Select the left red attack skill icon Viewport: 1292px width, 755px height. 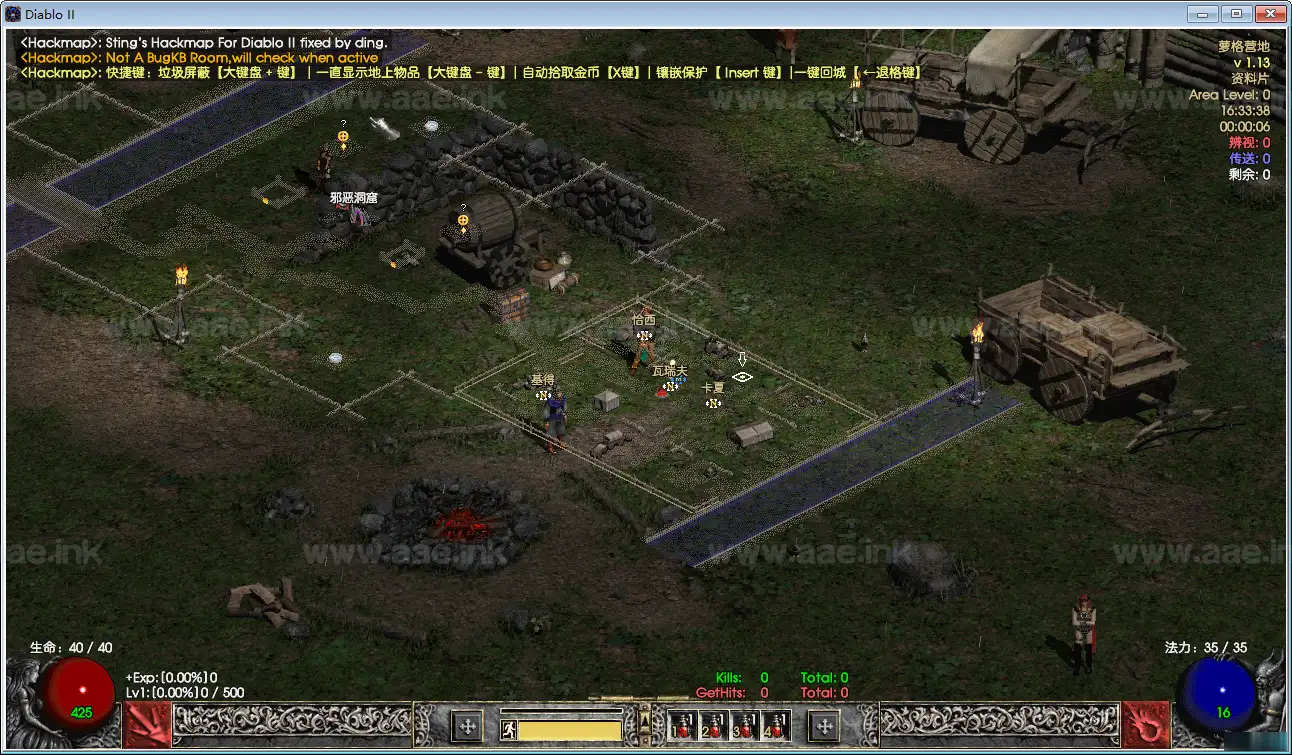[147, 724]
